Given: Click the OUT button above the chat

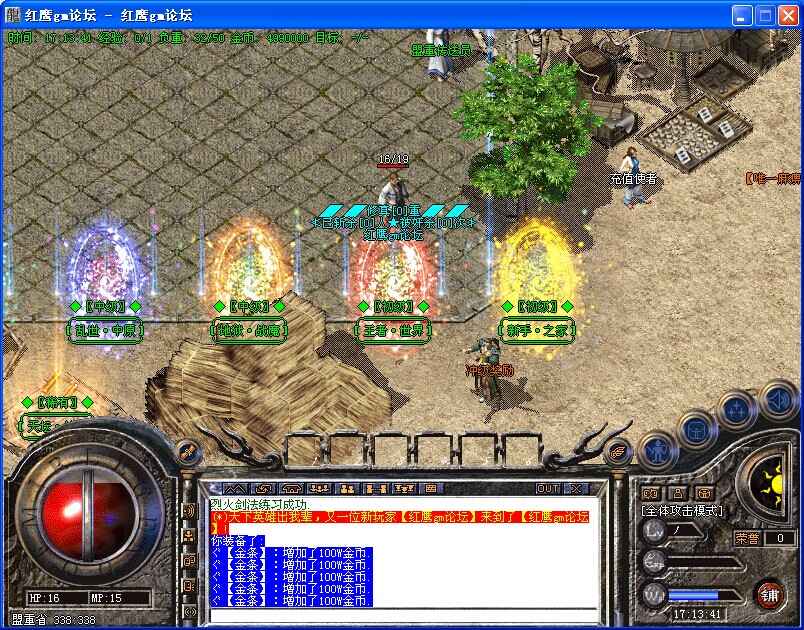Looking at the screenshot, I should [548, 488].
